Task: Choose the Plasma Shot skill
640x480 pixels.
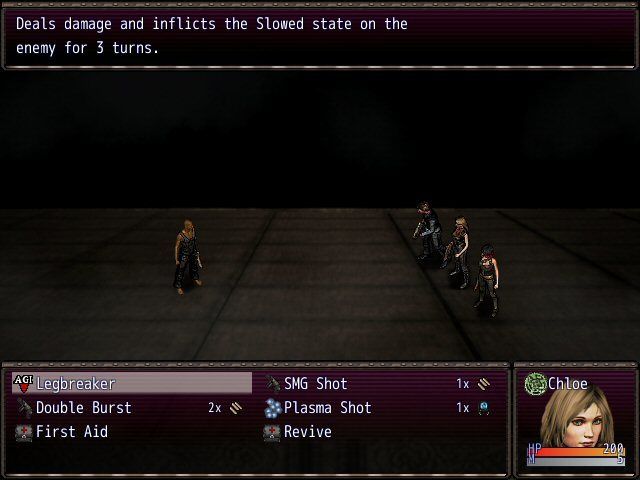Action: click(x=327, y=408)
